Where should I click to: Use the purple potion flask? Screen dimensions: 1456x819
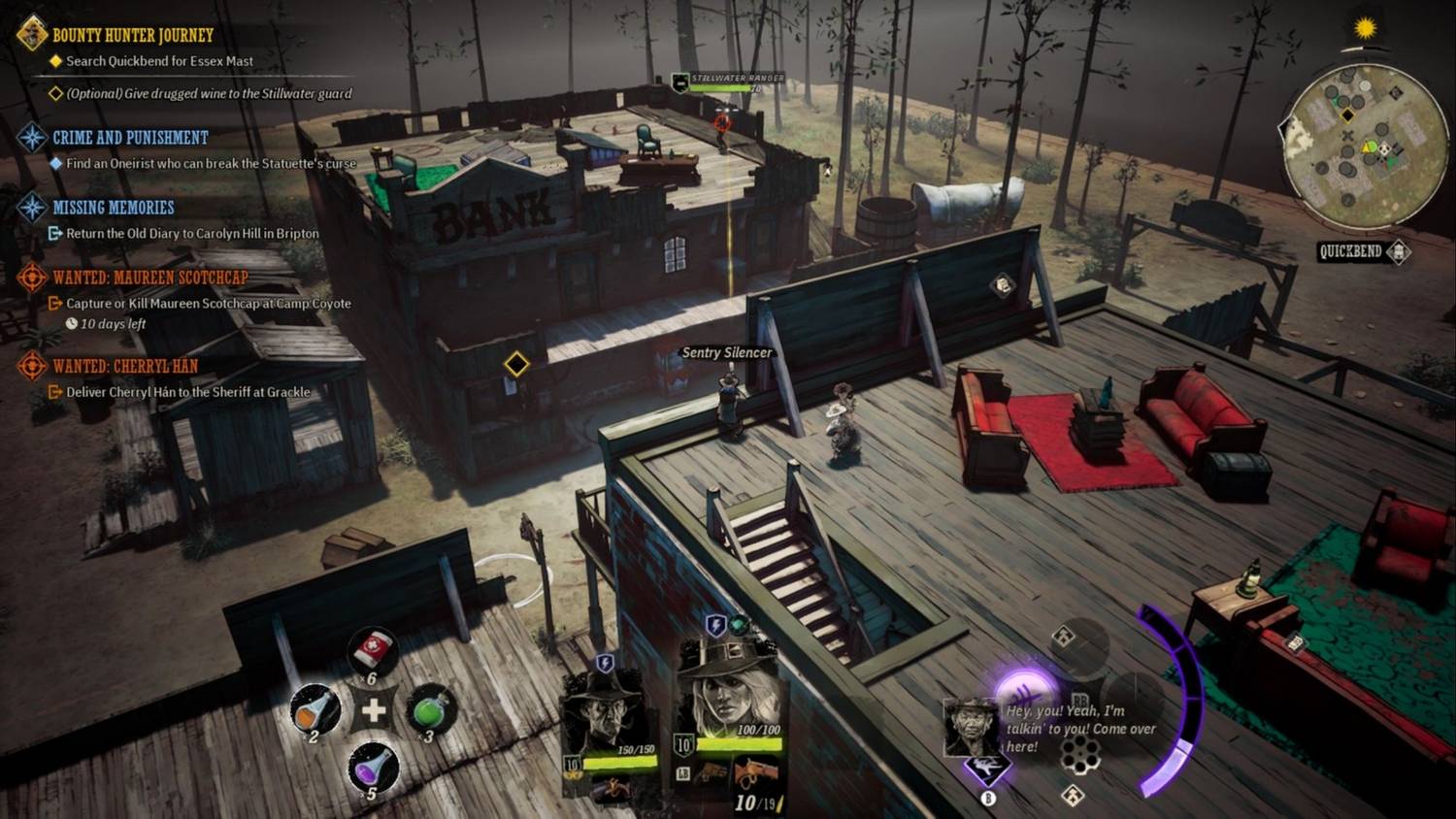pyautogui.click(x=373, y=769)
